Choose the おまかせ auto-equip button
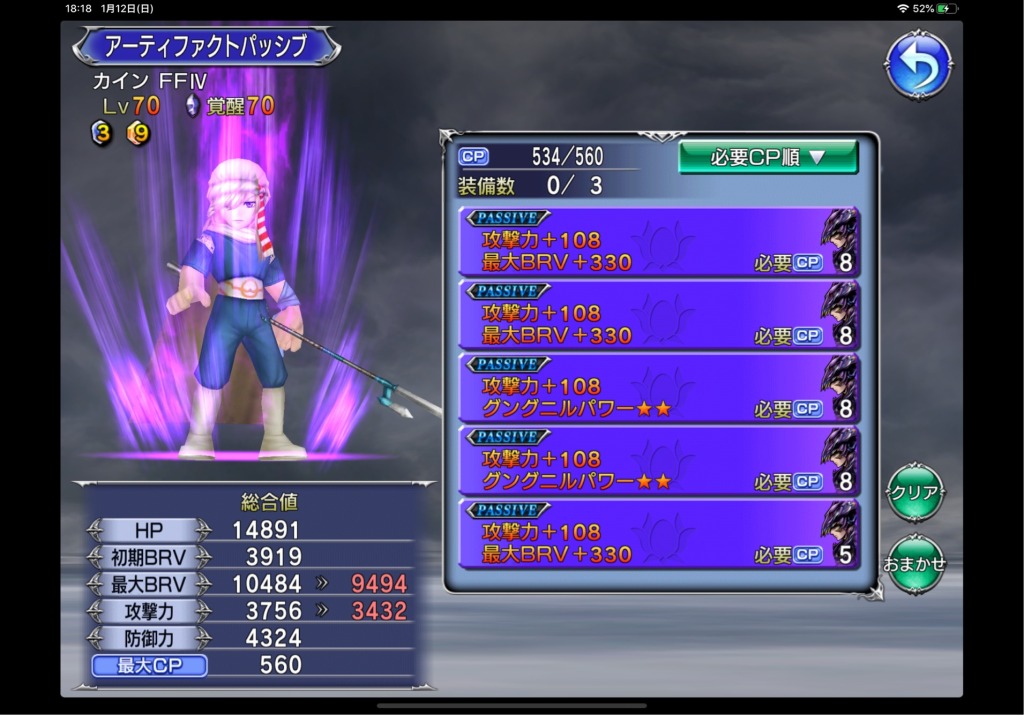The image size is (1024, 715). pyautogui.click(x=915, y=563)
